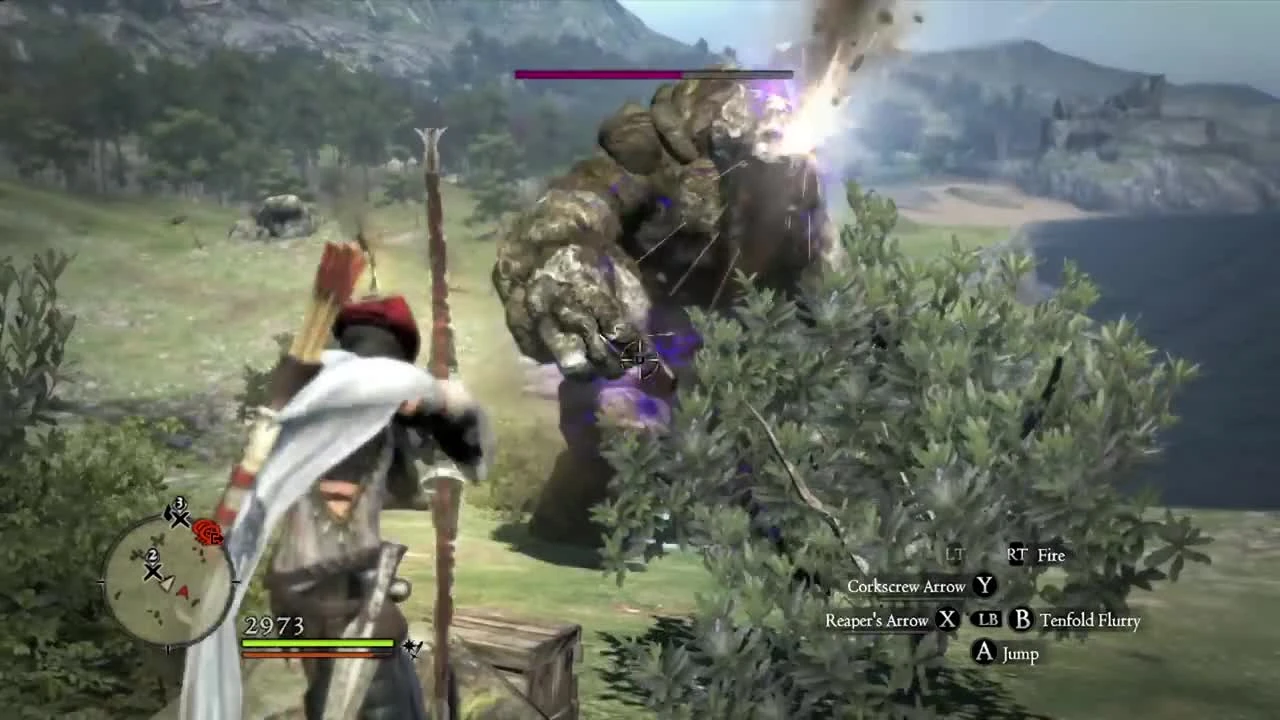Click the Reaper's Arrow skill text
The width and height of the screenshot is (1280, 720).
tap(877, 620)
